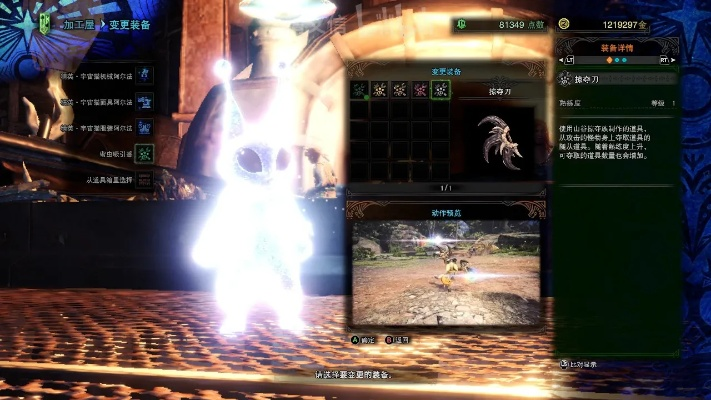
Task: Select the green-marked first gadget slot
Action: pos(359,90)
